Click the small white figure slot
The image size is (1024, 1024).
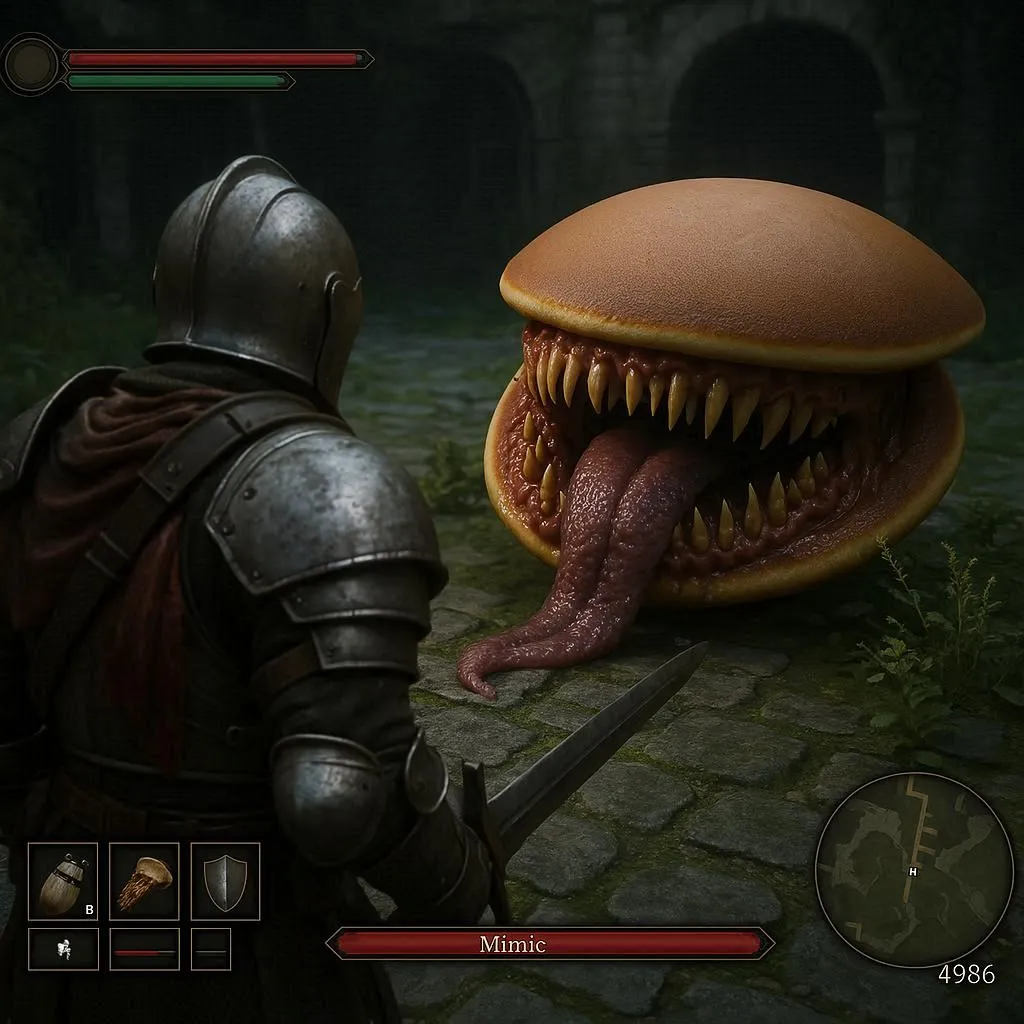point(63,948)
